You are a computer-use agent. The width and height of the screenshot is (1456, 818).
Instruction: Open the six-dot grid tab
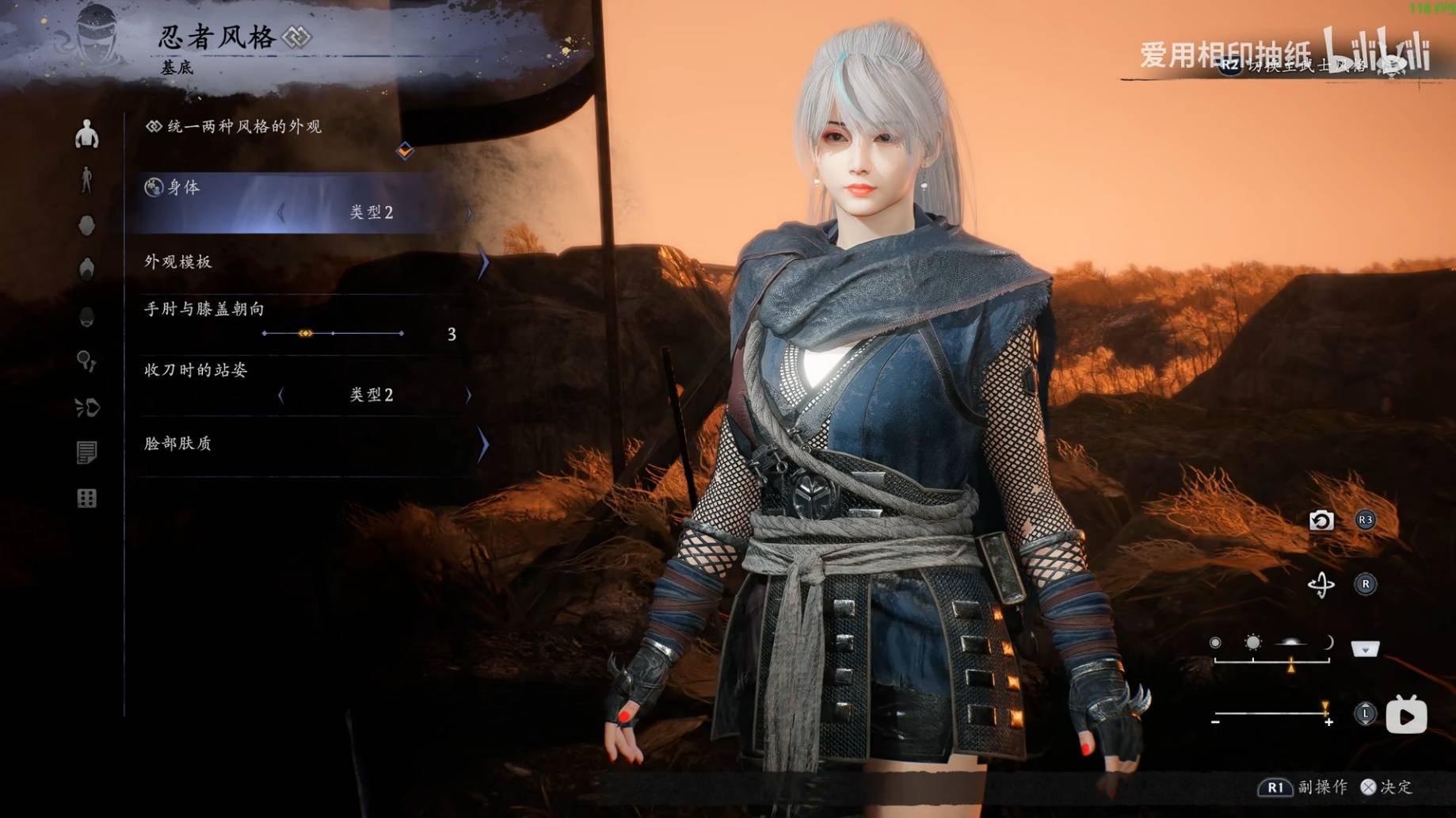click(x=86, y=499)
